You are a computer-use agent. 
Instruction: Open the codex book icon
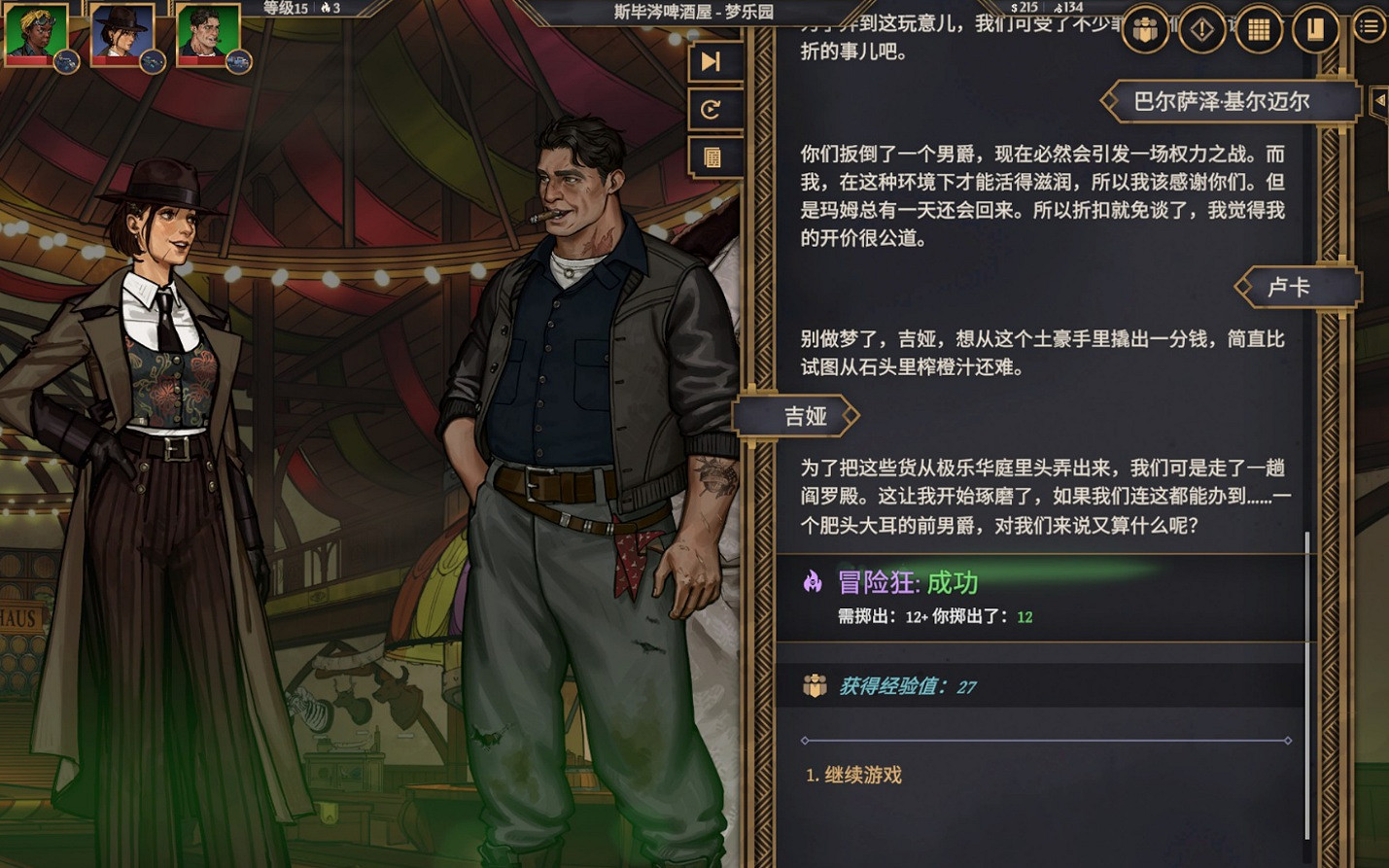click(x=1314, y=29)
